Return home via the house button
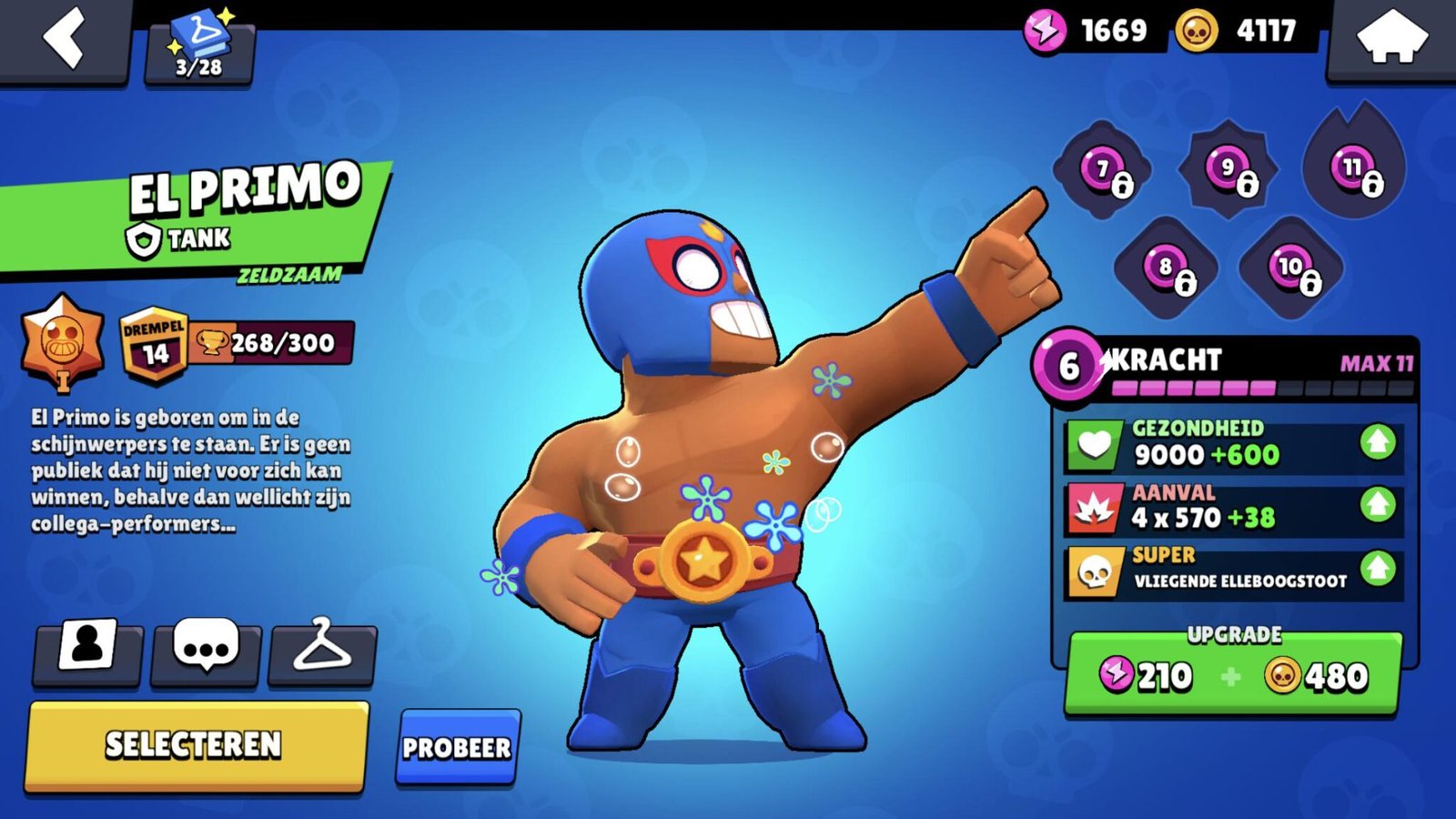The height and width of the screenshot is (819, 1456). pyautogui.click(x=1392, y=38)
